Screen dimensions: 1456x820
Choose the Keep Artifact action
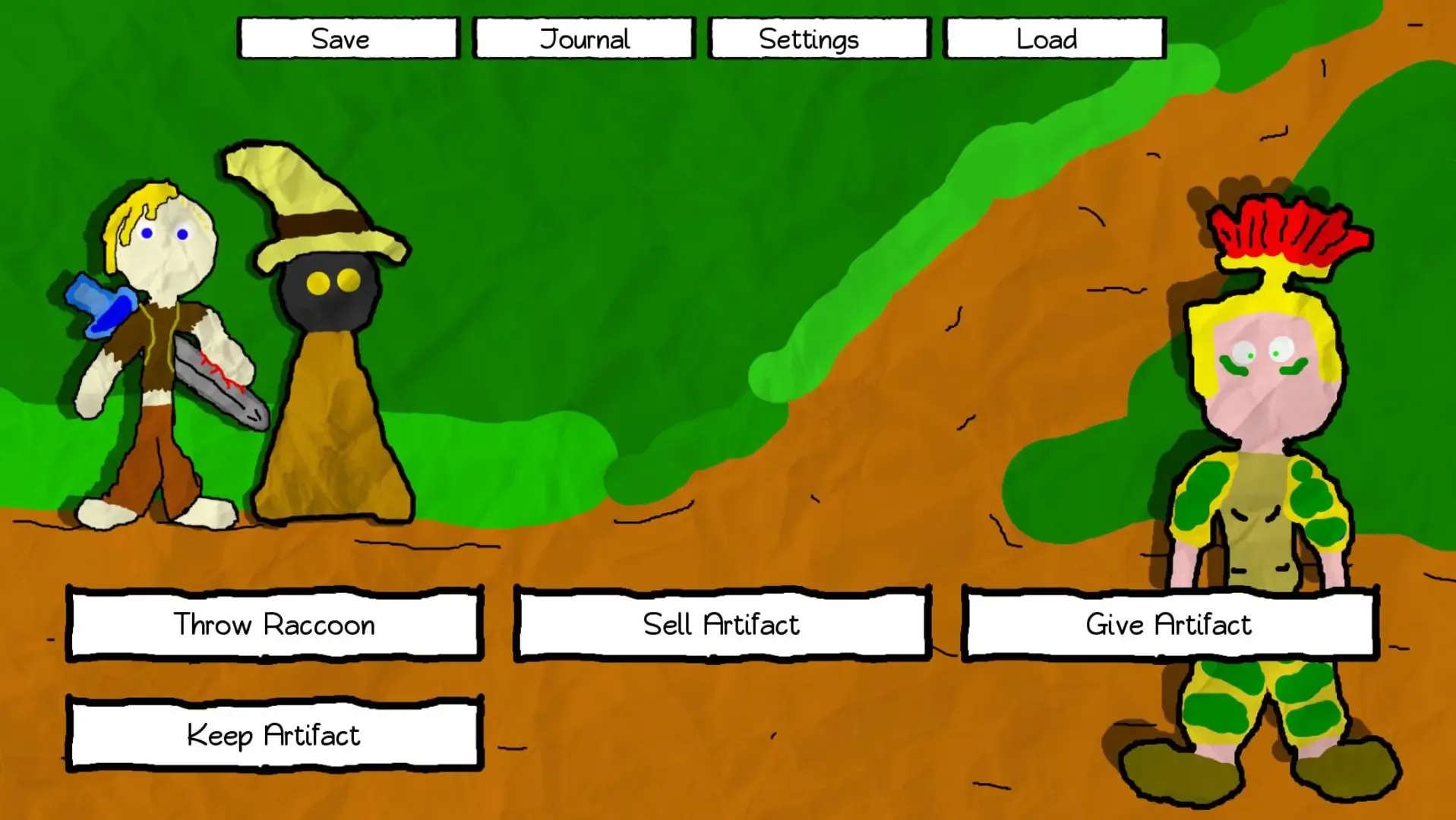pyautogui.click(x=274, y=734)
